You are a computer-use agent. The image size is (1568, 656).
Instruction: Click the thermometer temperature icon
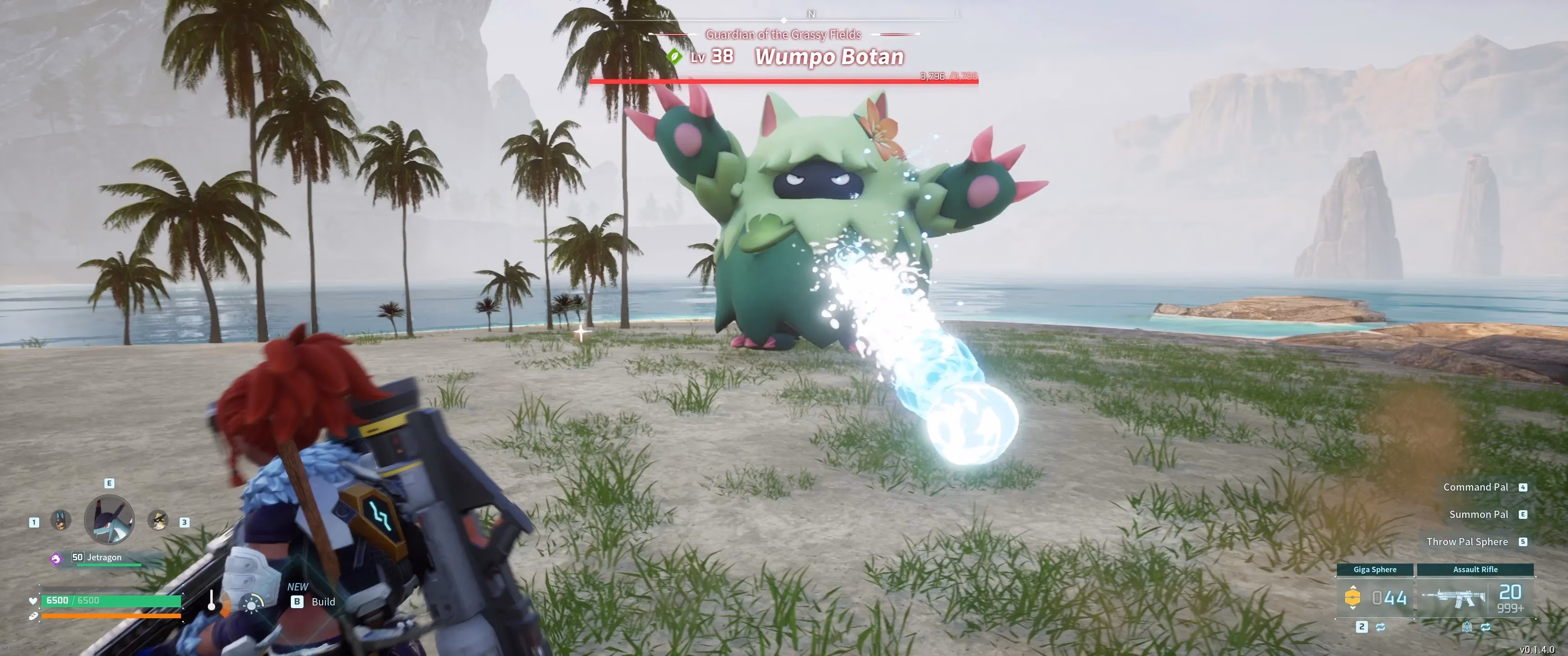tap(211, 600)
